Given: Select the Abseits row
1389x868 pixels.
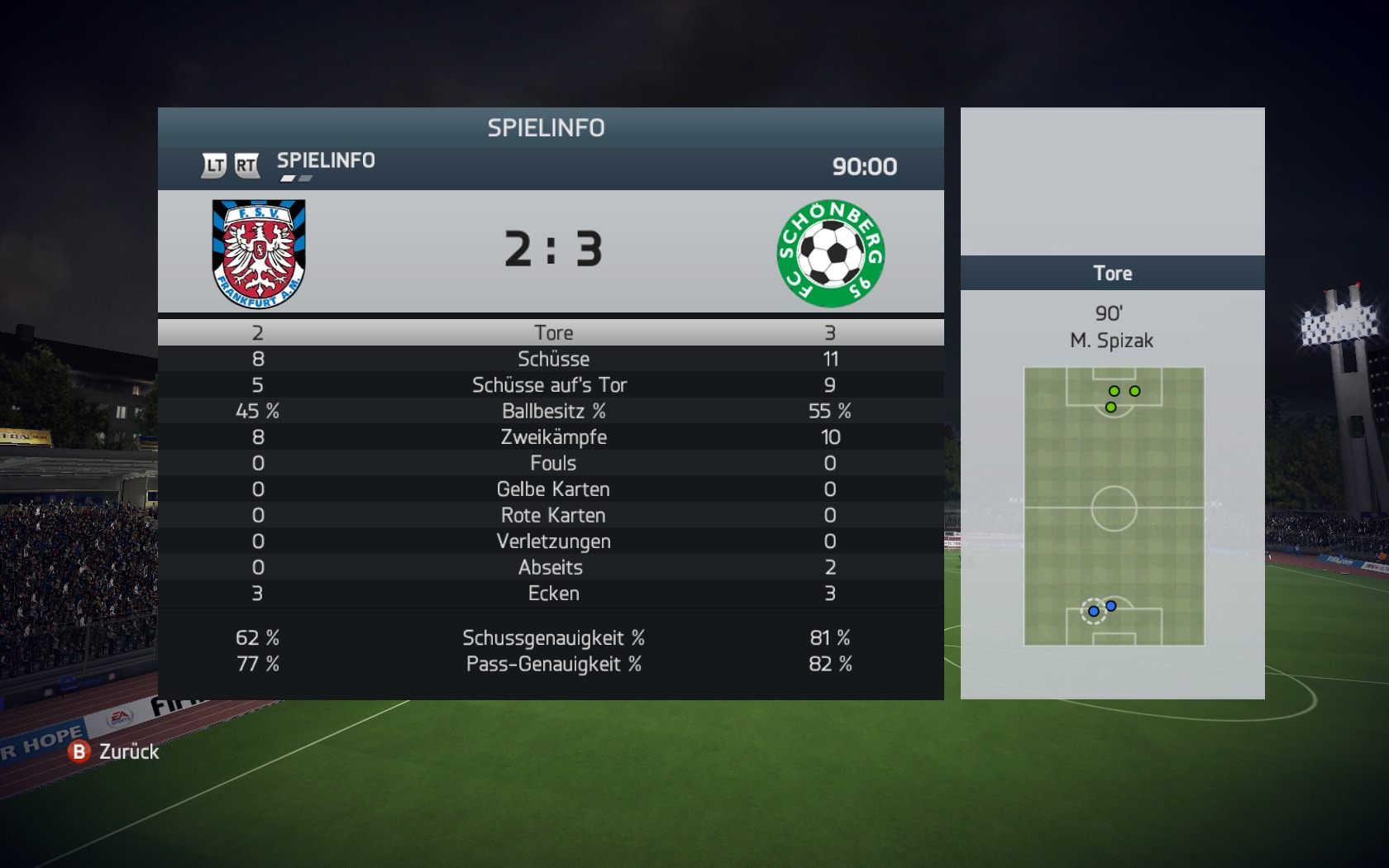Looking at the screenshot, I should pyautogui.click(x=551, y=567).
